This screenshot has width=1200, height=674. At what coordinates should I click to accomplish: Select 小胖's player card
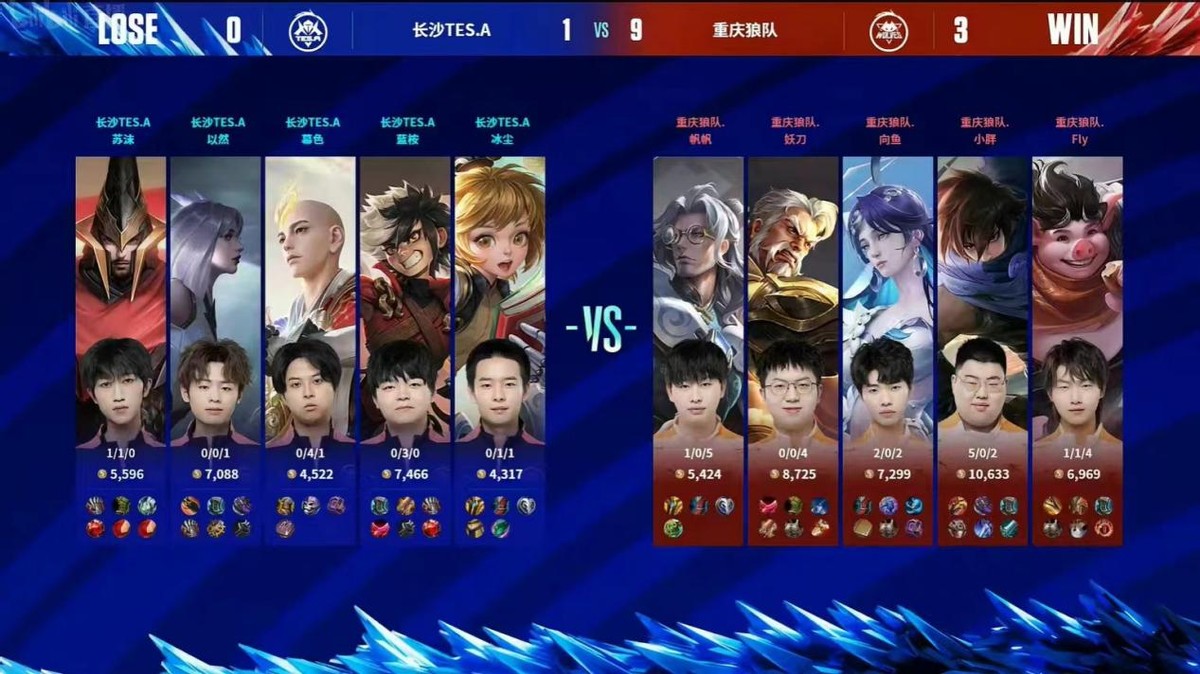click(x=983, y=300)
